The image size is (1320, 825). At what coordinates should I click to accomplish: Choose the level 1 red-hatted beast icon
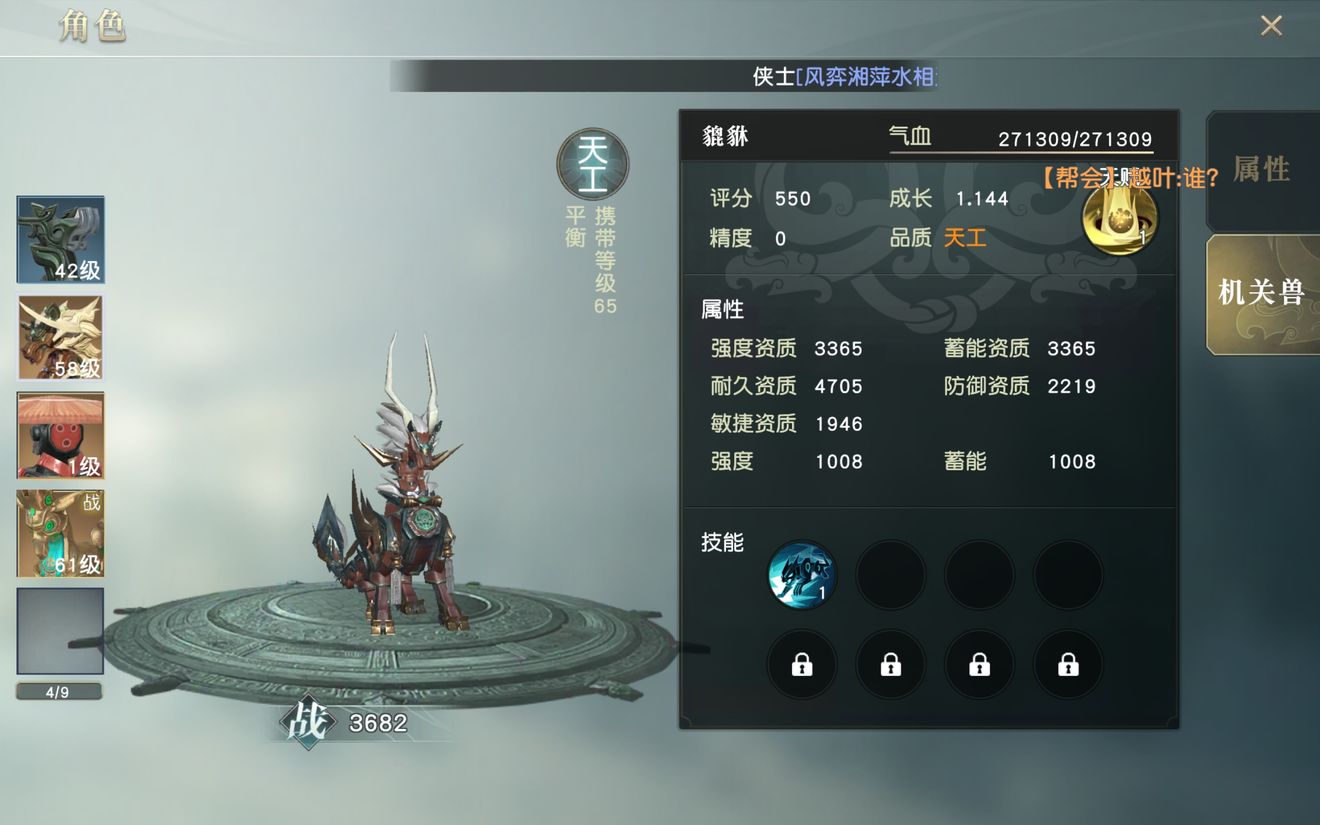point(59,435)
